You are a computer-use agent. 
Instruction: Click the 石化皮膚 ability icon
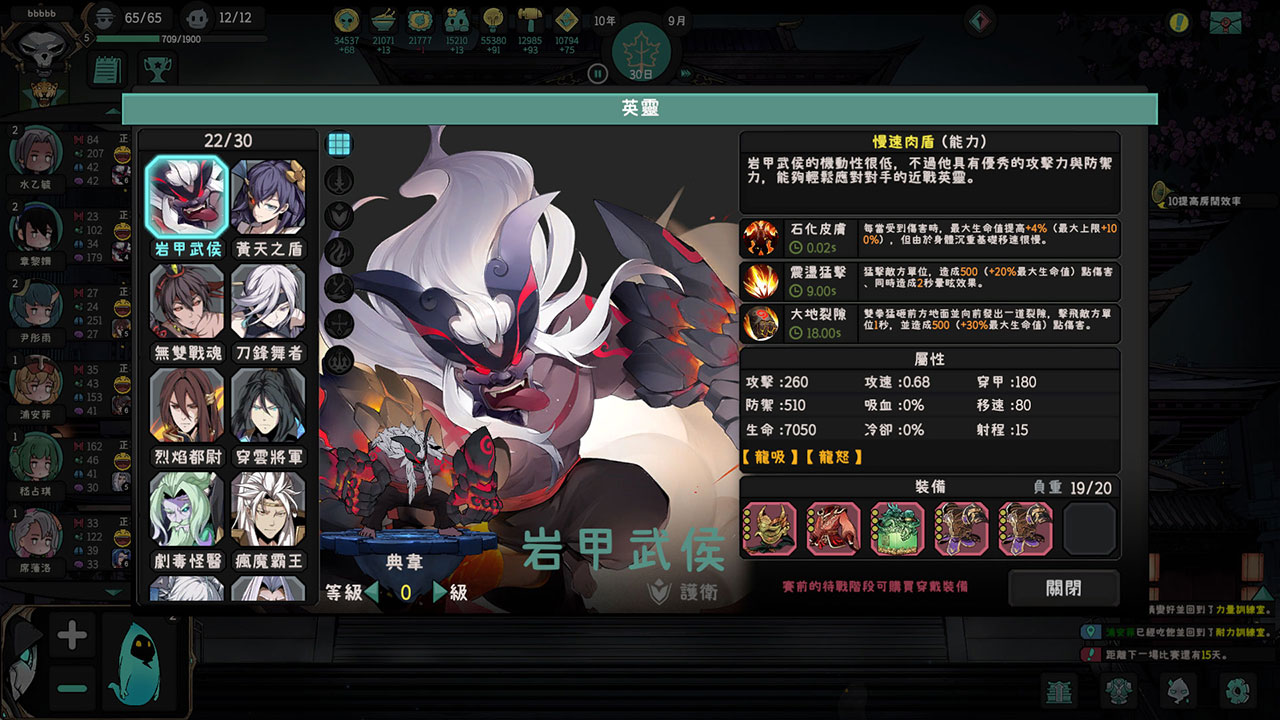(x=761, y=237)
